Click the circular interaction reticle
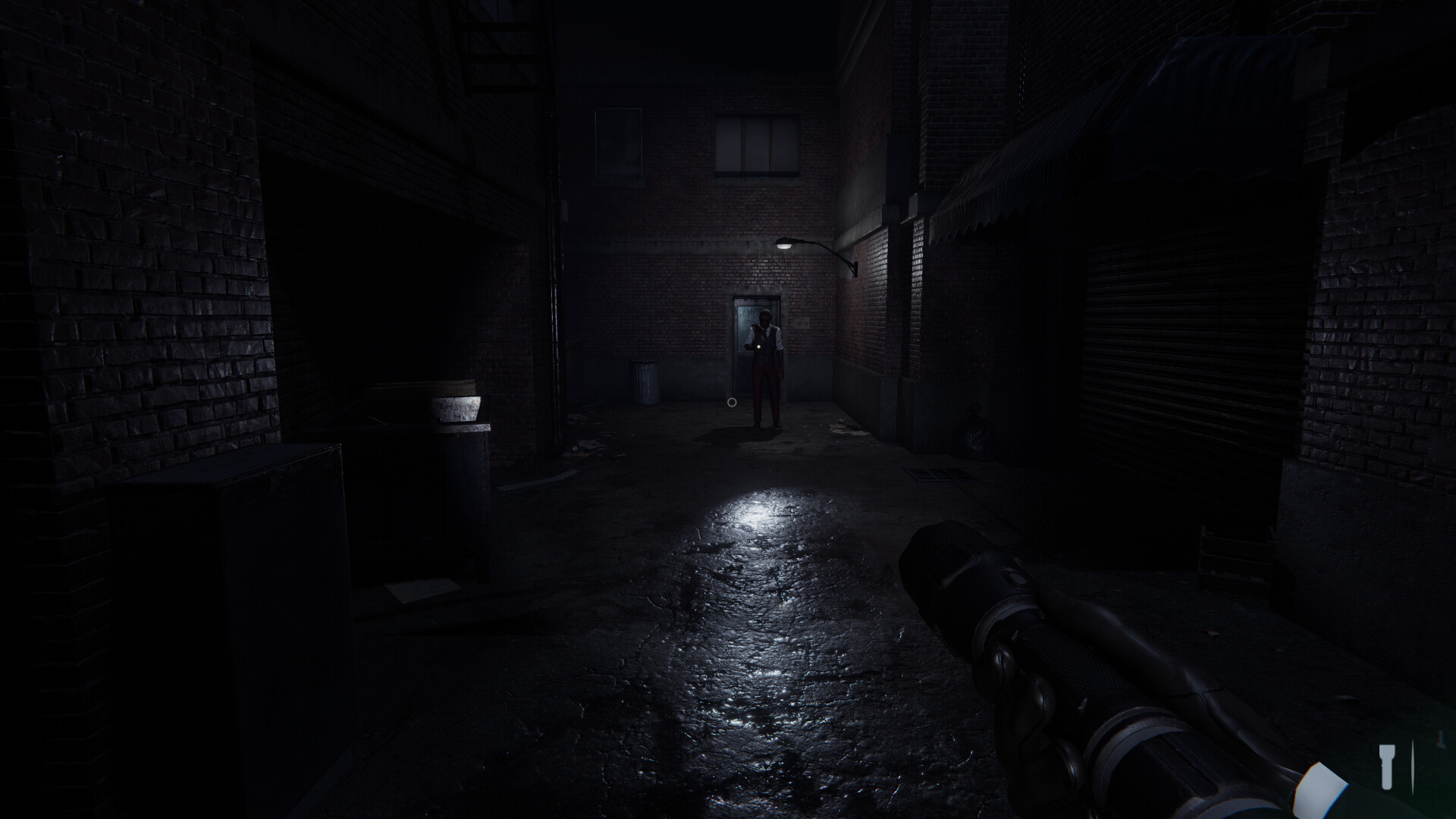The width and height of the screenshot is (1456, 819). tap(732, 403)
